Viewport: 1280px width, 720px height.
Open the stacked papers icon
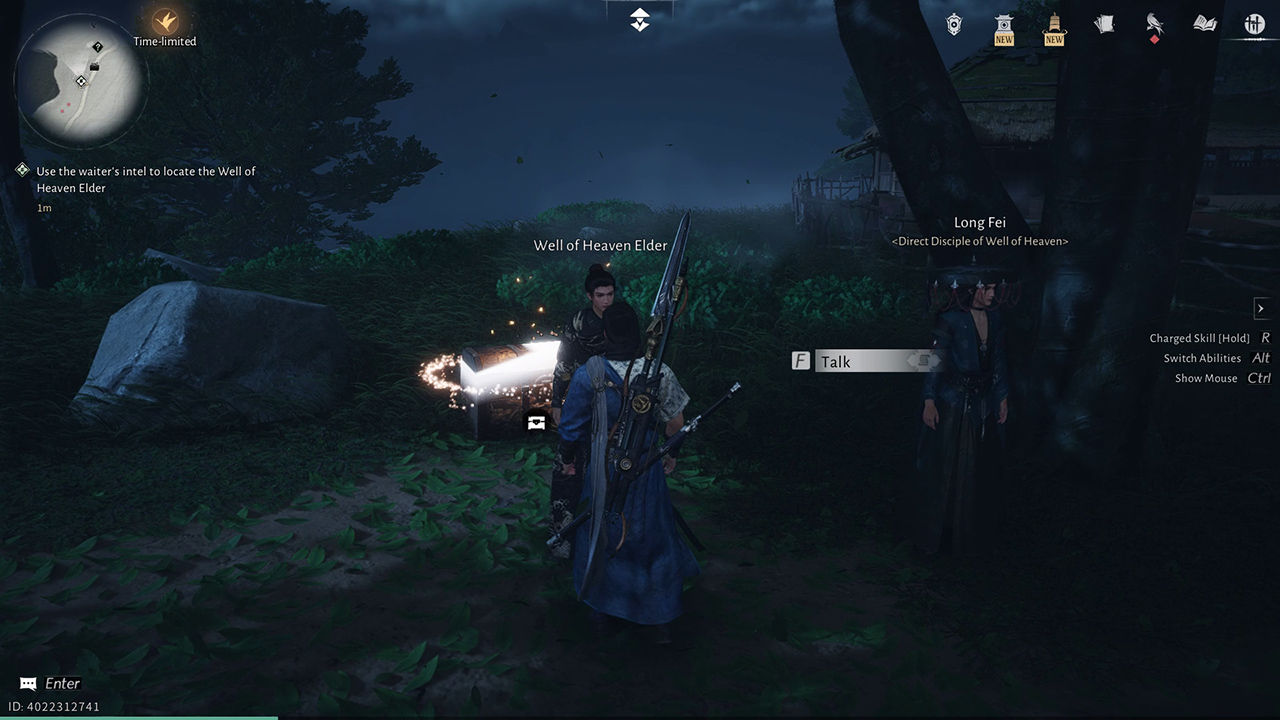[1104, 24]
